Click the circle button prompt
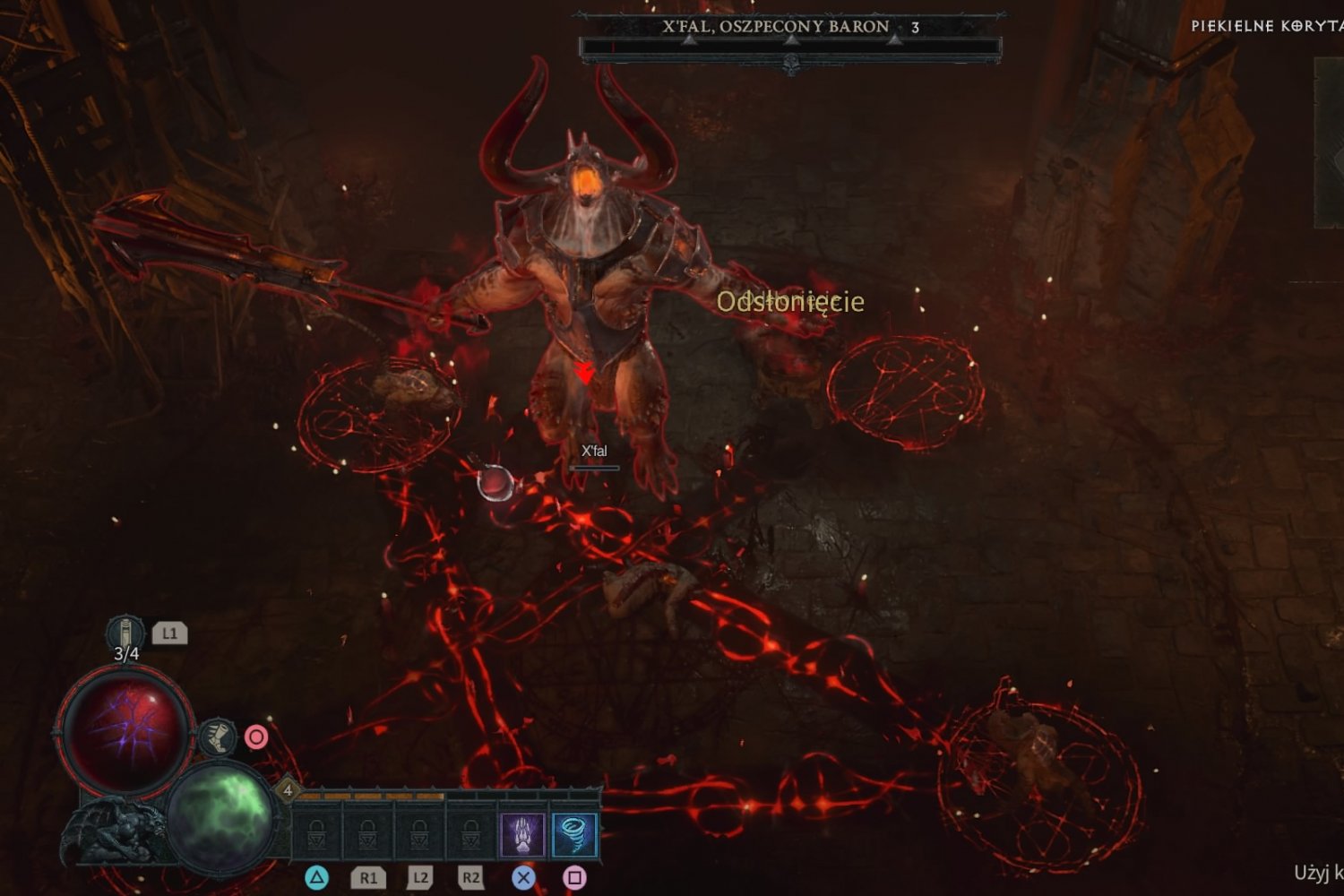Screen dimensions: 1344x896 tap(256, 737)
